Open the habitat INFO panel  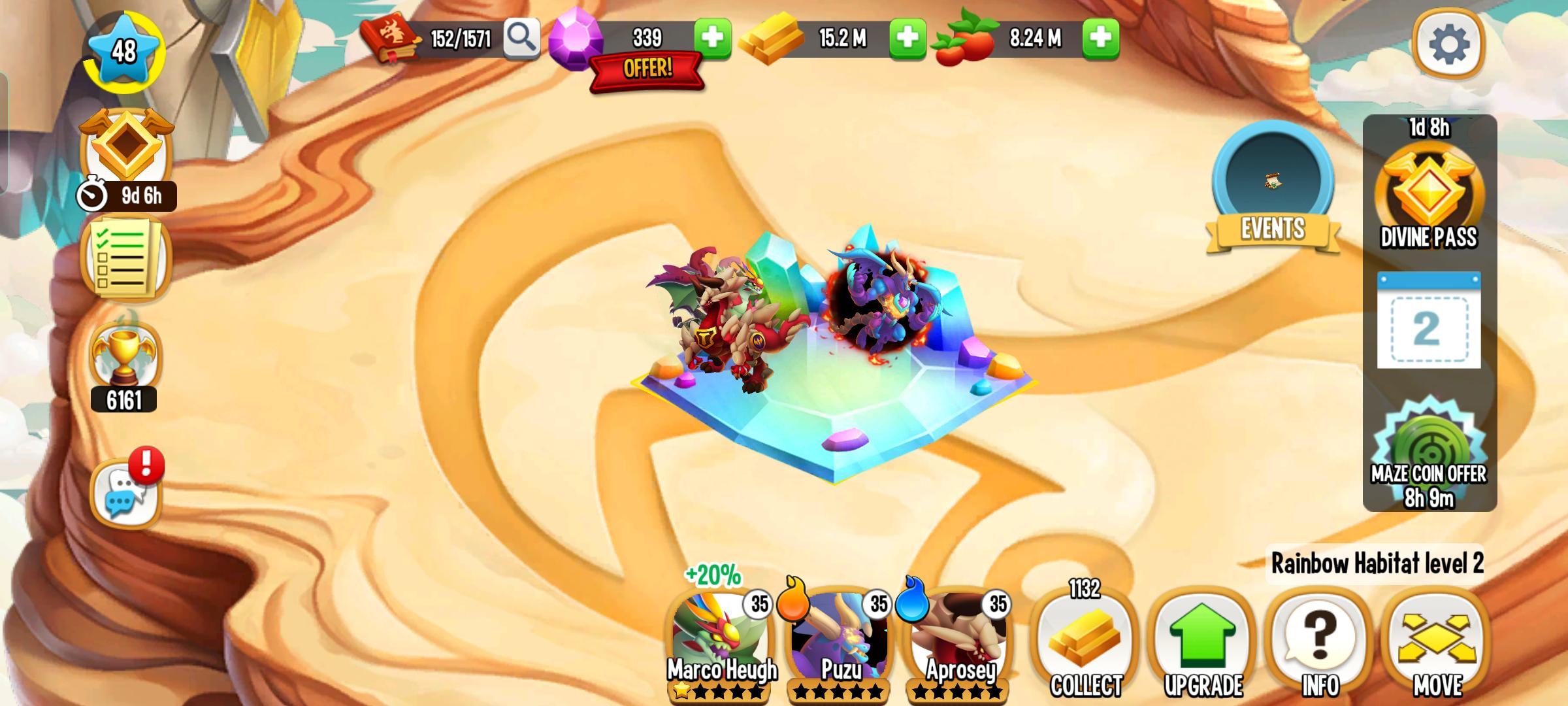tap(1318, 644)
